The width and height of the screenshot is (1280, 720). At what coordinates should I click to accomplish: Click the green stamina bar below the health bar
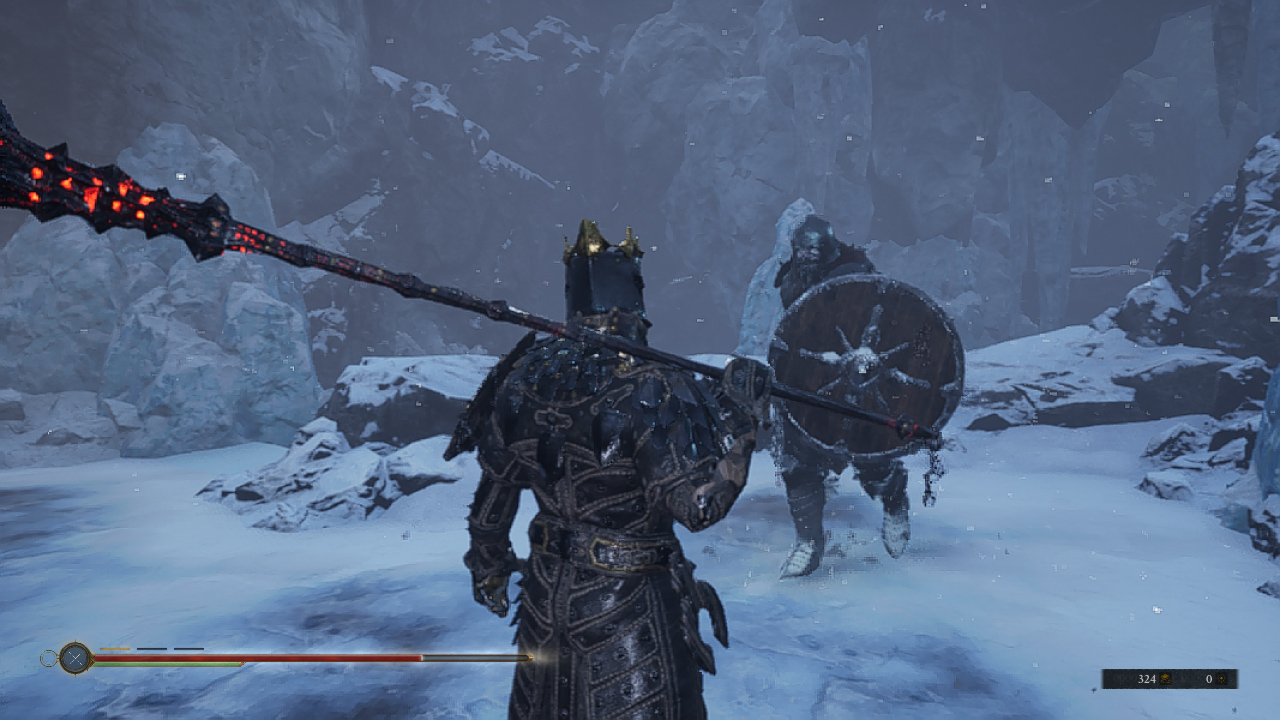click(x=165, y=664)
